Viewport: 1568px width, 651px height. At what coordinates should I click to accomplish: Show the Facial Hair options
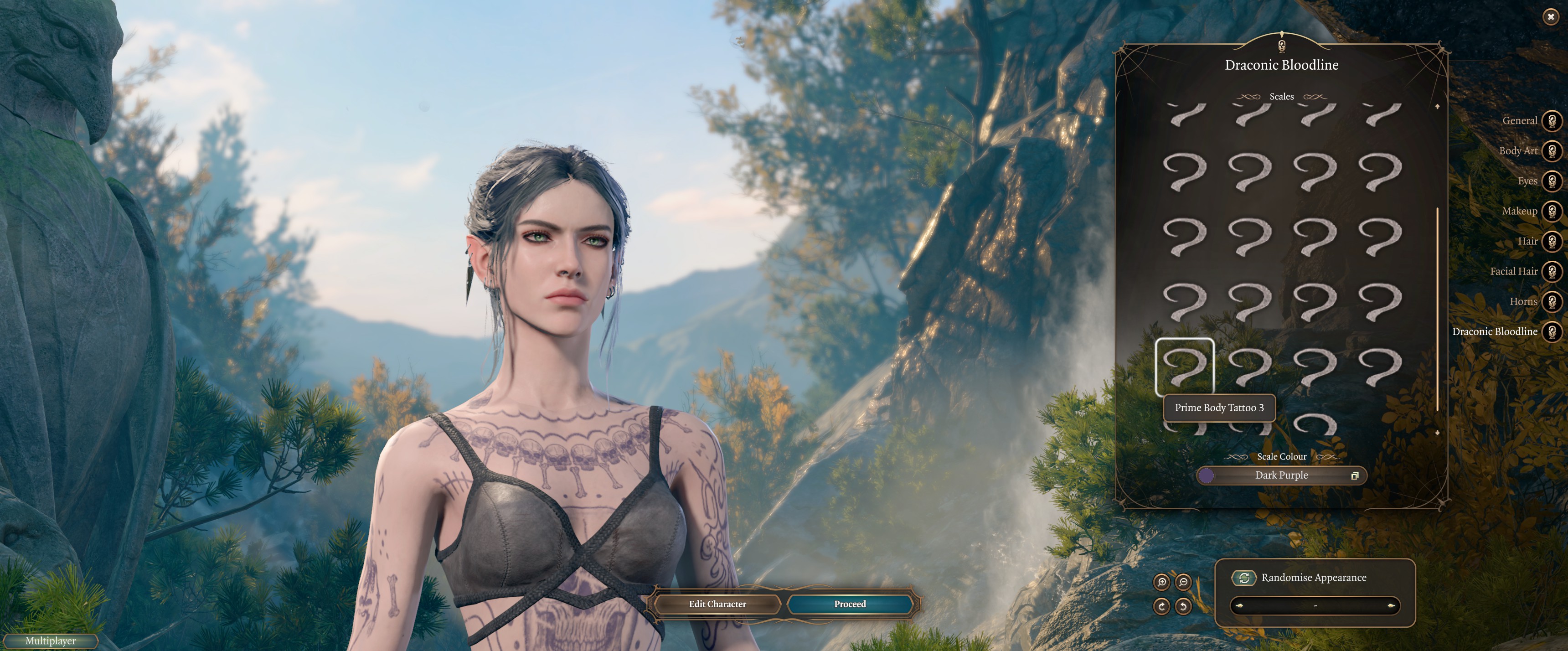click(x=1552, y=271)
